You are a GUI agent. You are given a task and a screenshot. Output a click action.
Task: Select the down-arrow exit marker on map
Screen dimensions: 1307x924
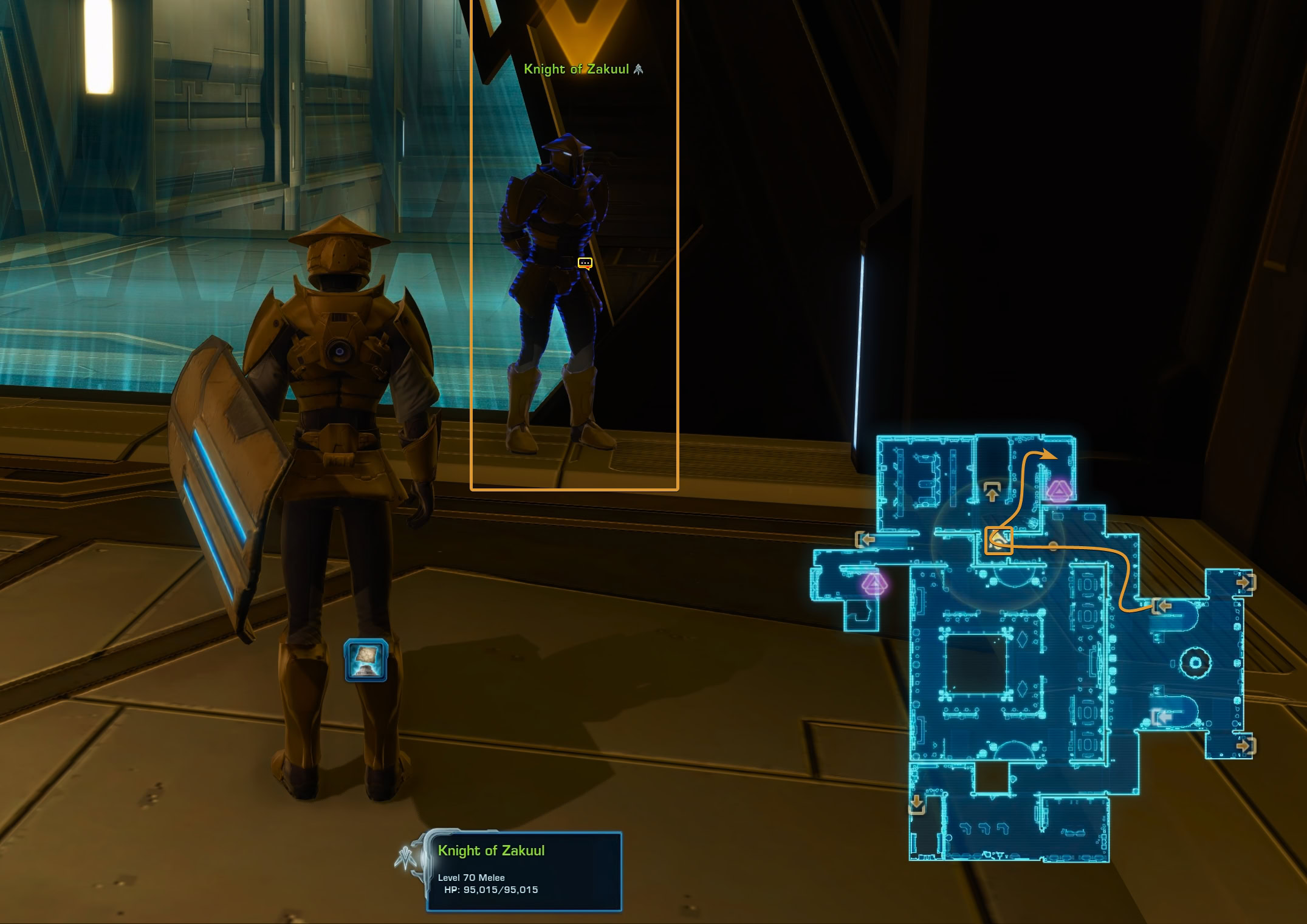(916, 805)
